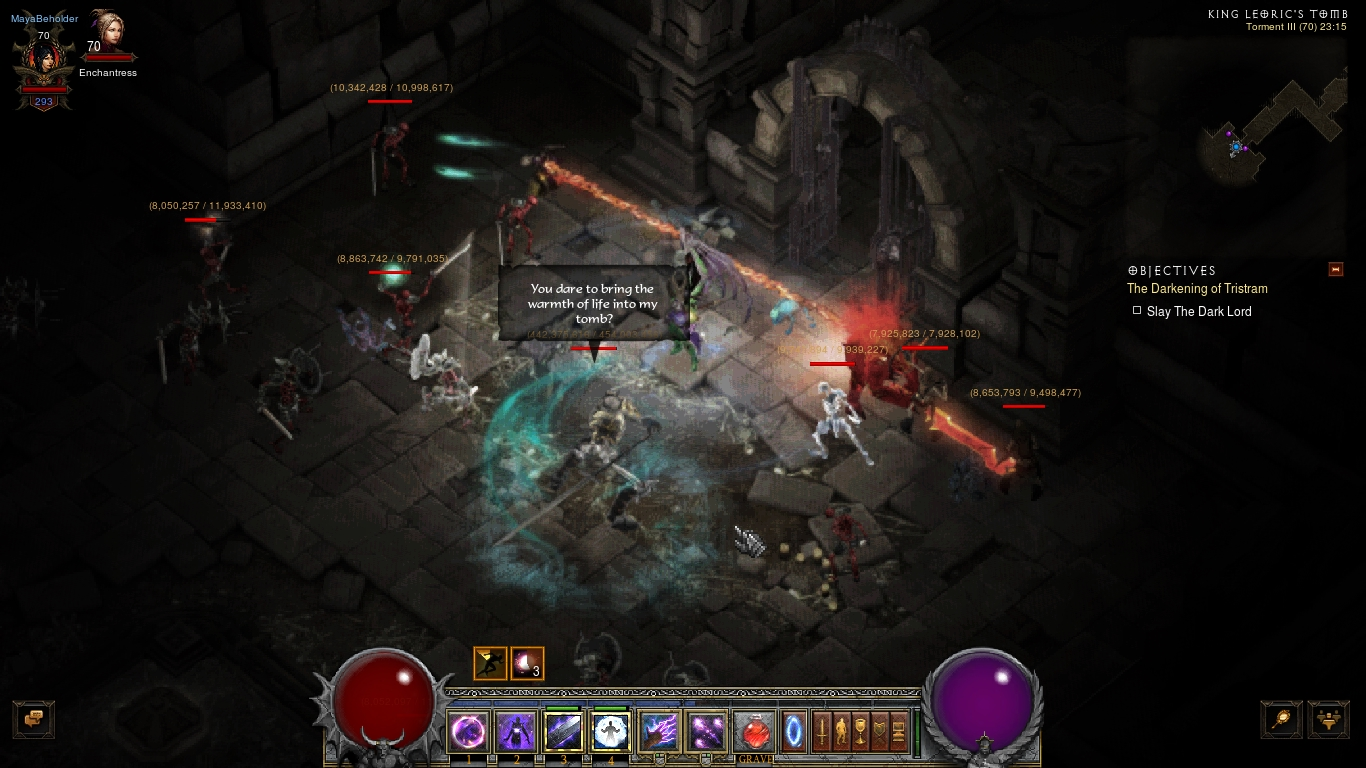Open the blue town portal
1366x768 pixels.
(794, 730)
